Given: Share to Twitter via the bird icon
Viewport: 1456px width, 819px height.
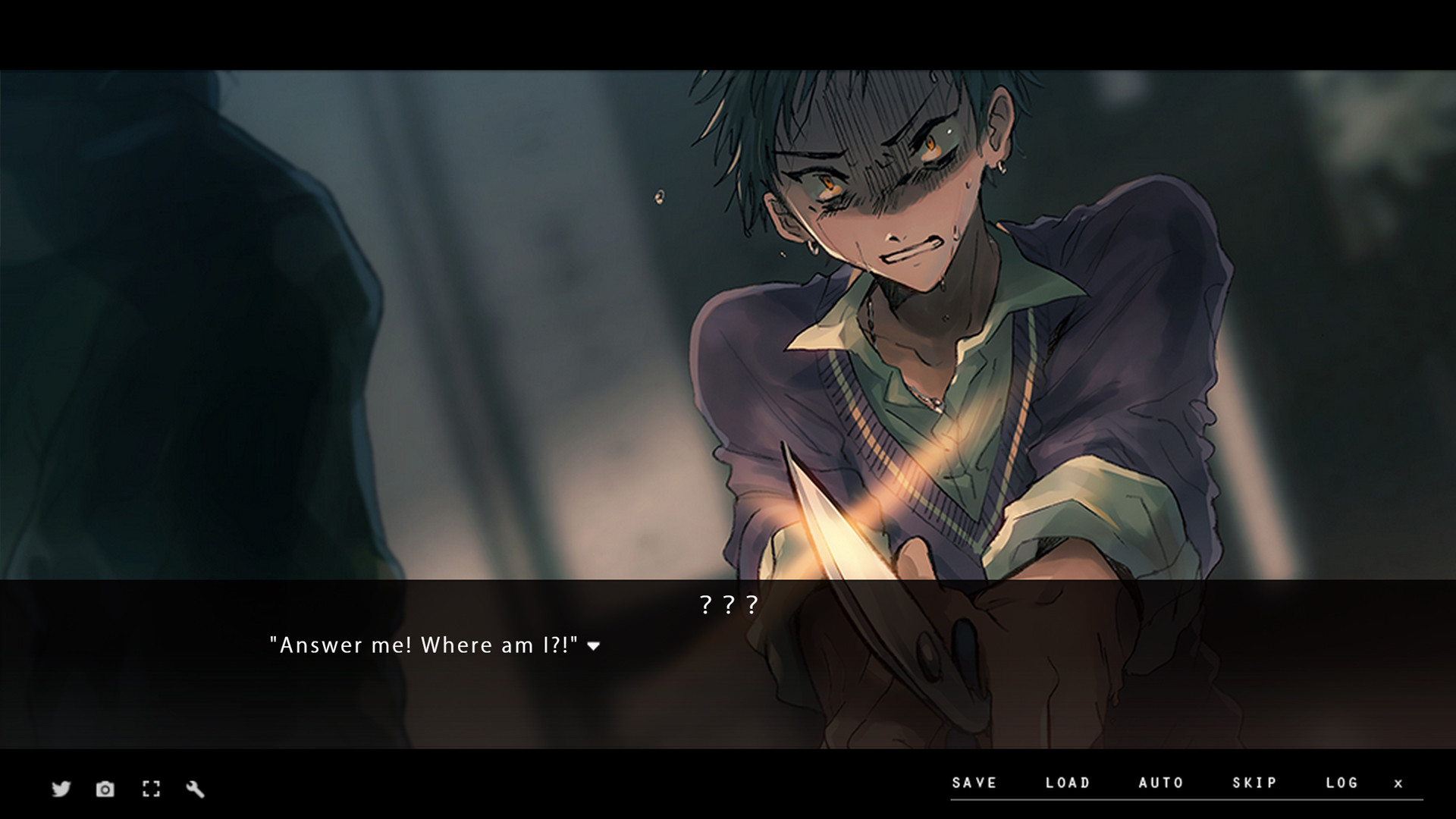Looking at the screenshot, I should (61, 789).
